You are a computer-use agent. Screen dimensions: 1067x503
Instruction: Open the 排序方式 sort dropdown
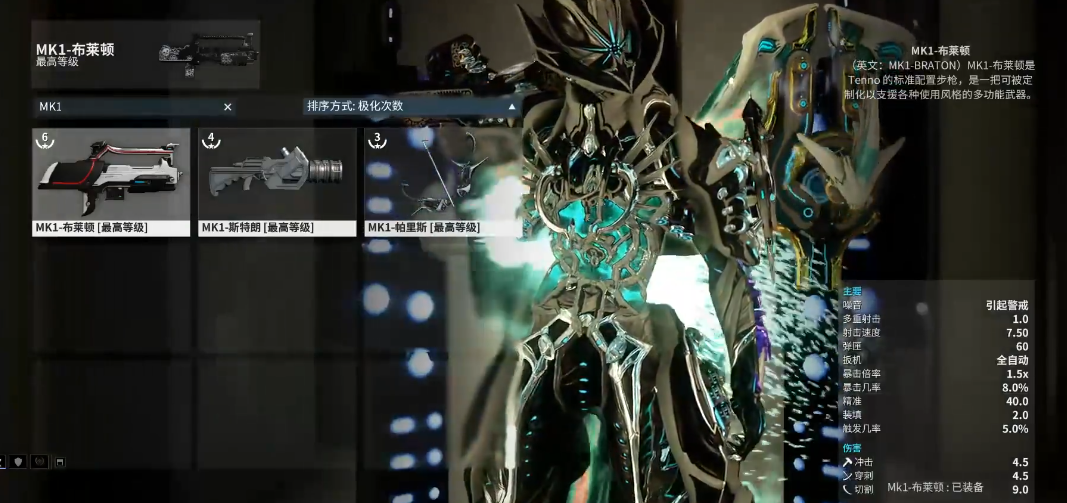(411, 105)
